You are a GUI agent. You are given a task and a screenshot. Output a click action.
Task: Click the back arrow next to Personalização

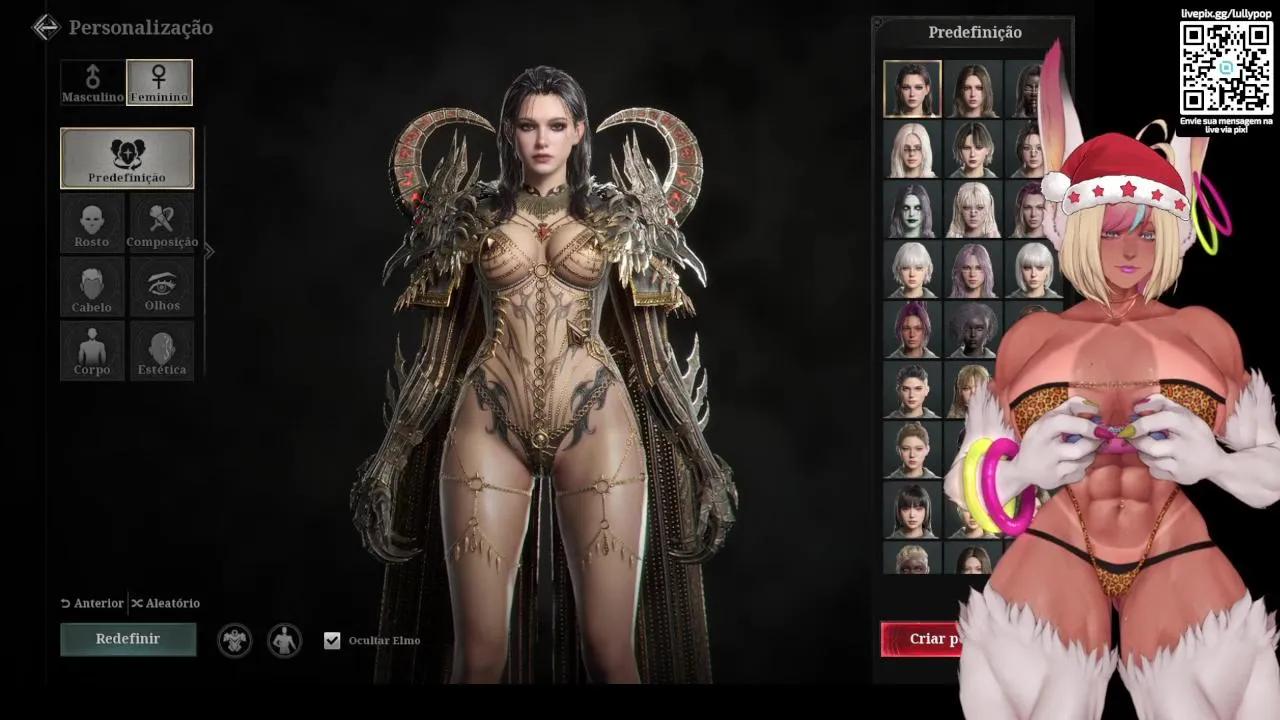45,27
